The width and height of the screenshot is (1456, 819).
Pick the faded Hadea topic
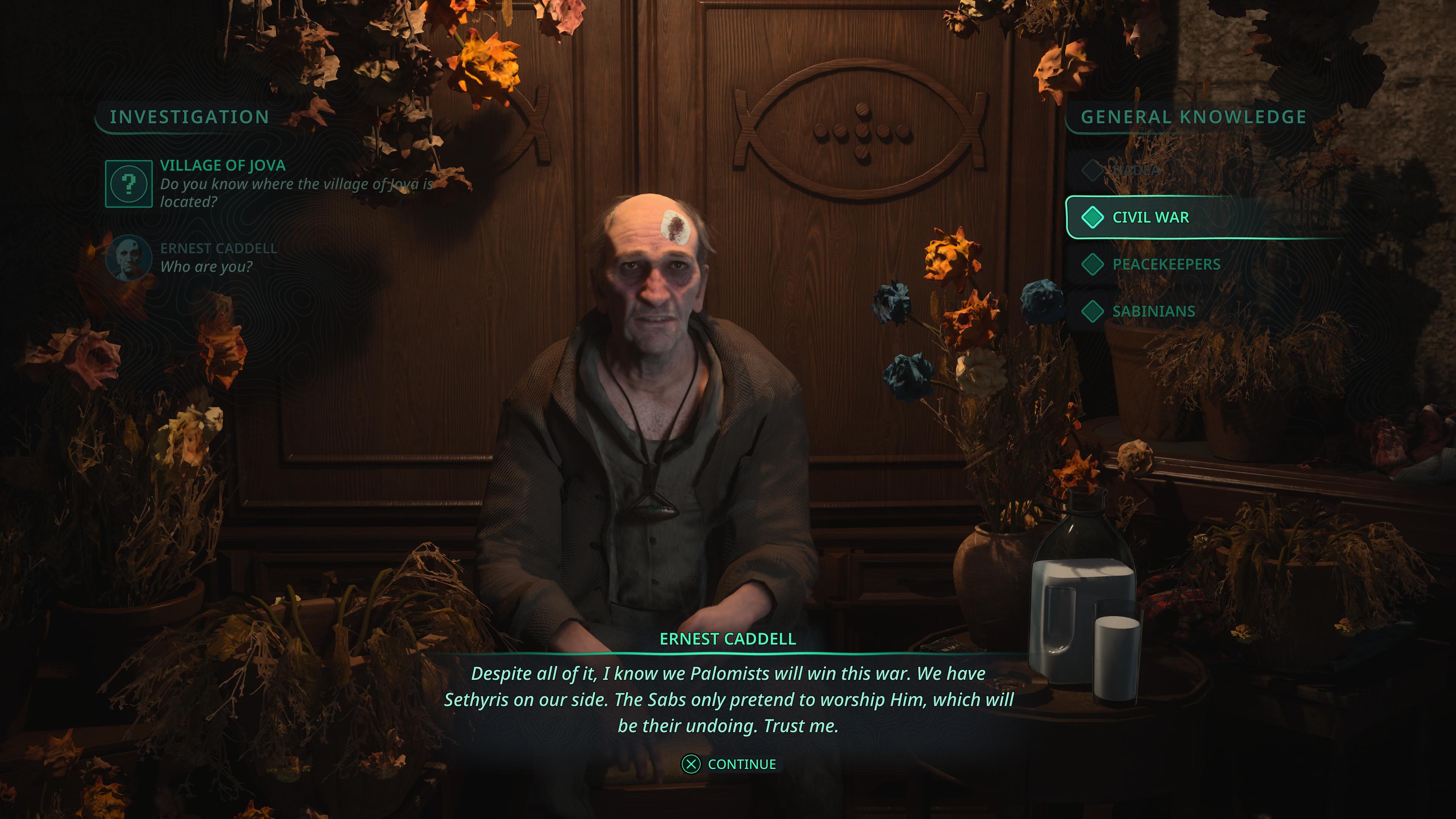pos(1135,169)
